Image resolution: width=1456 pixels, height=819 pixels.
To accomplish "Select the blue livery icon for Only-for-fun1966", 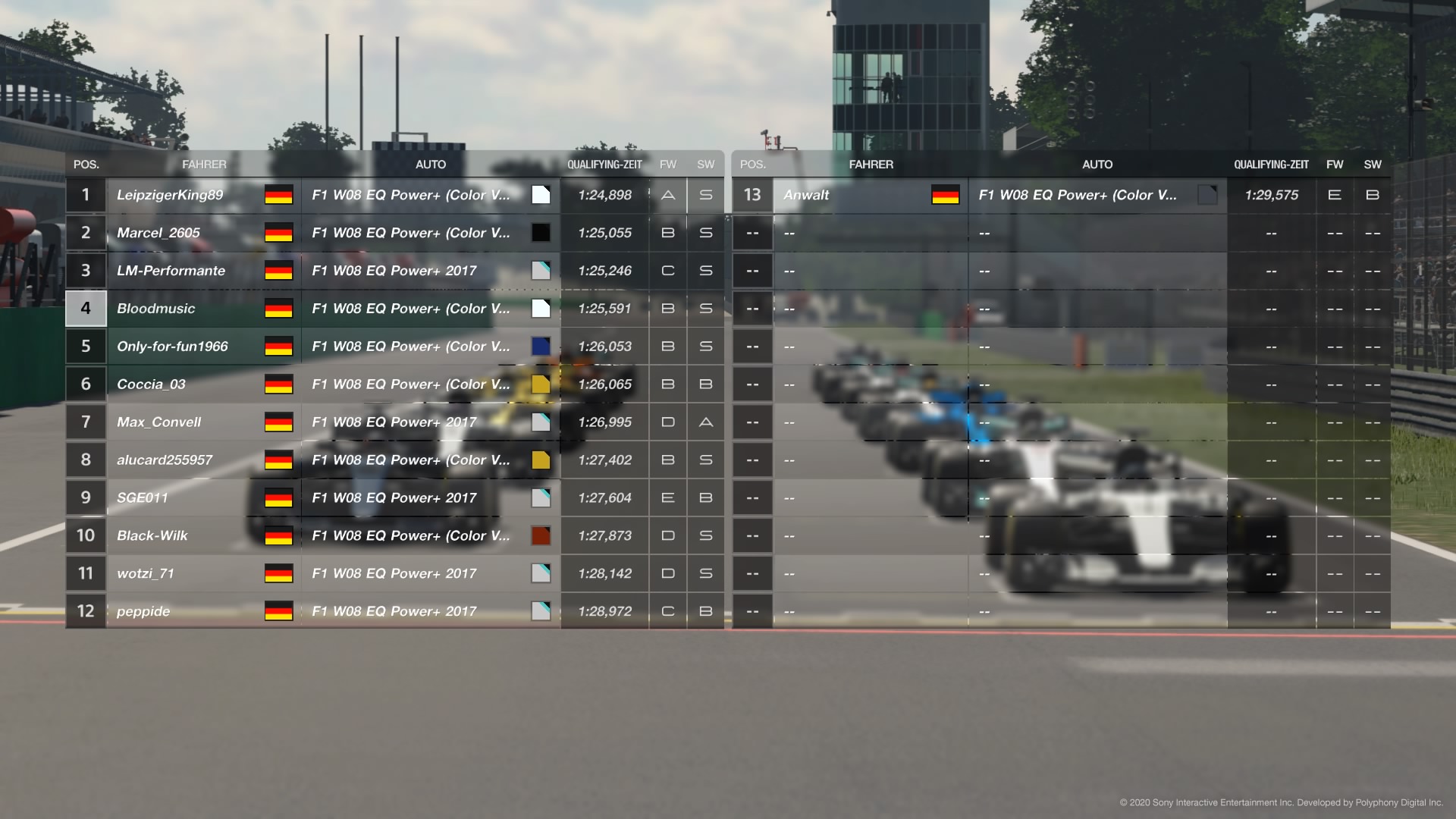I will pos(541,346).
